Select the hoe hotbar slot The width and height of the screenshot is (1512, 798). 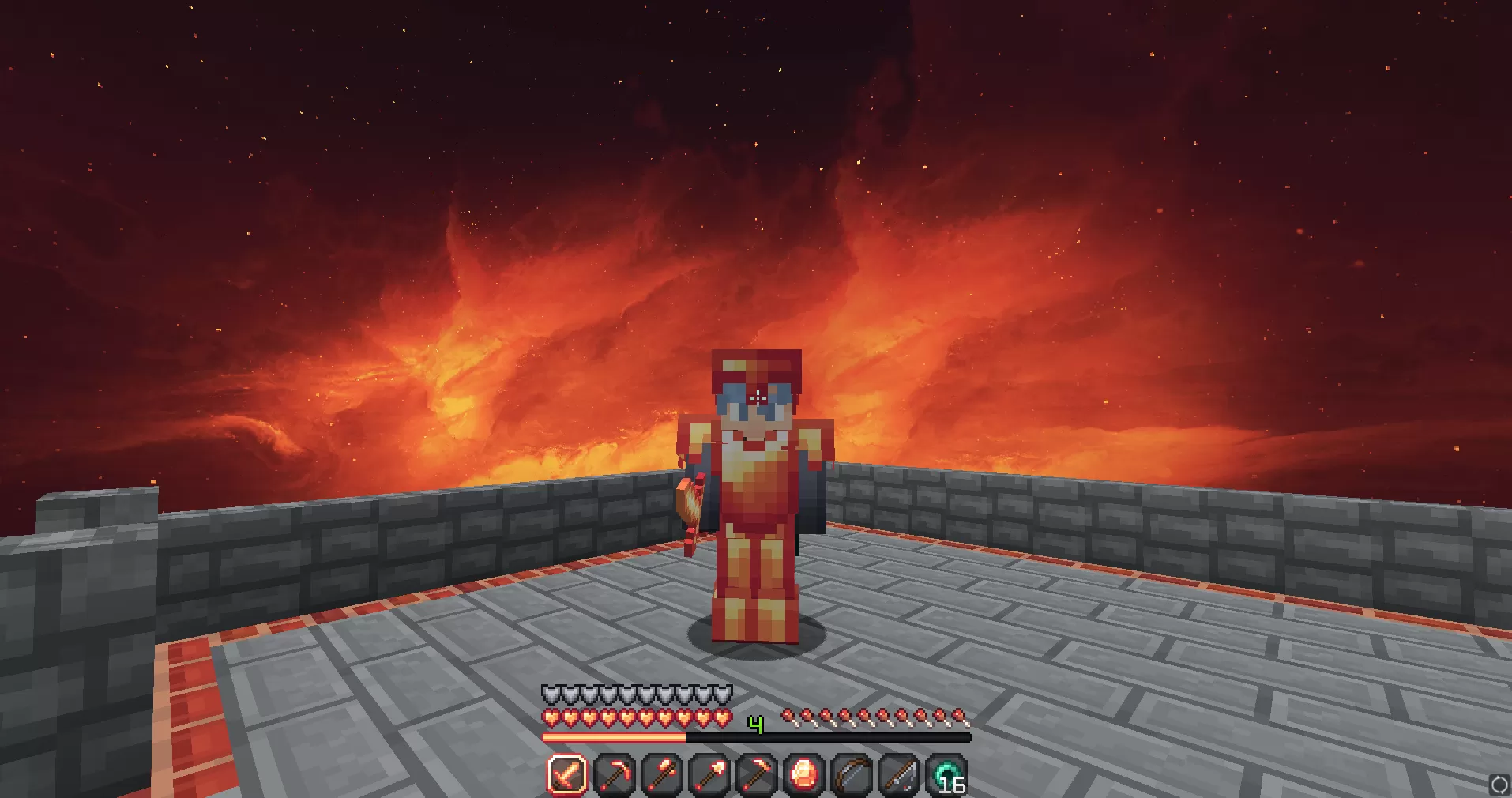click(756, 774)
